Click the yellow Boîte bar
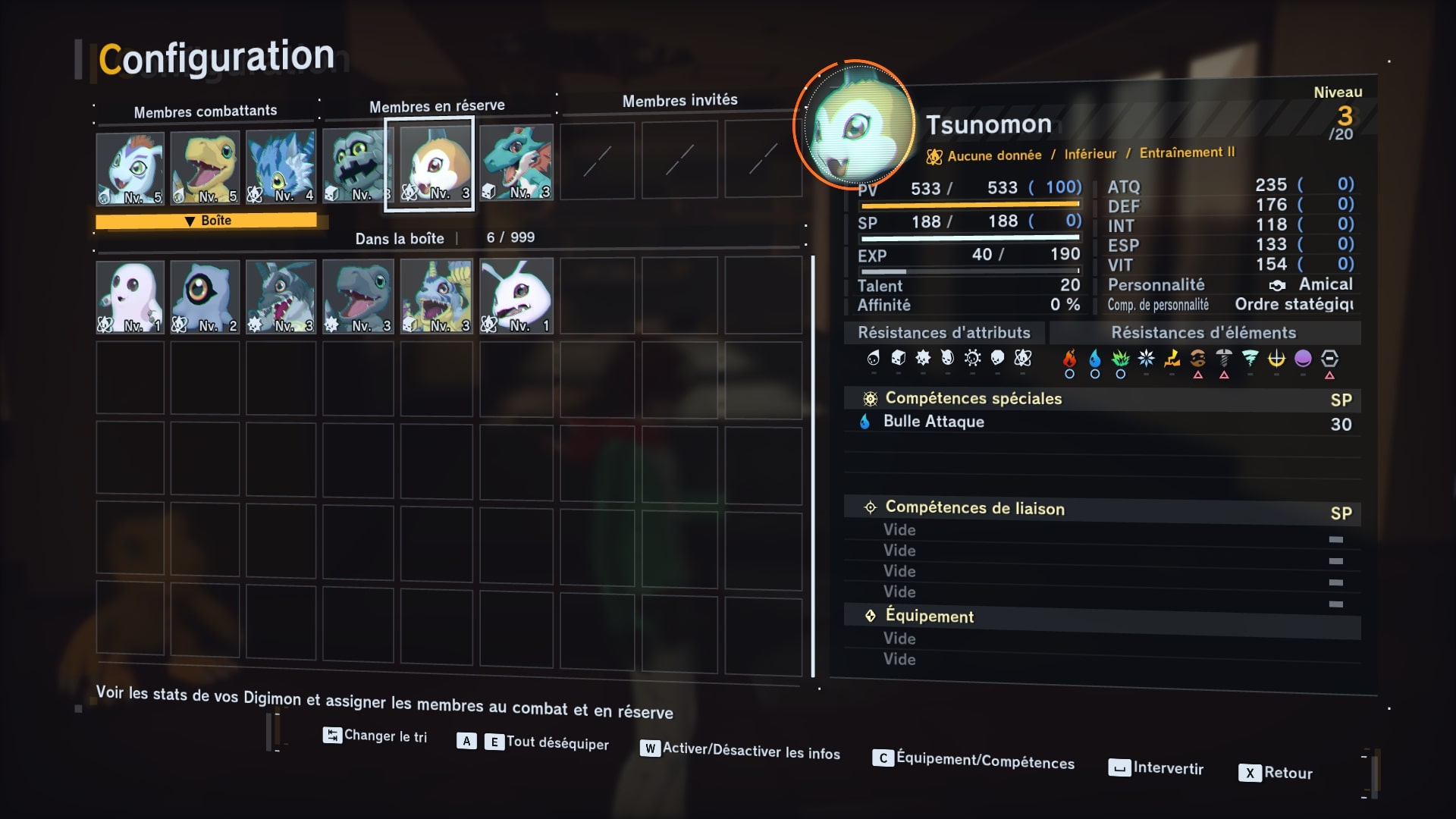Screen dimensions: 1456x819 click(206, 221)
